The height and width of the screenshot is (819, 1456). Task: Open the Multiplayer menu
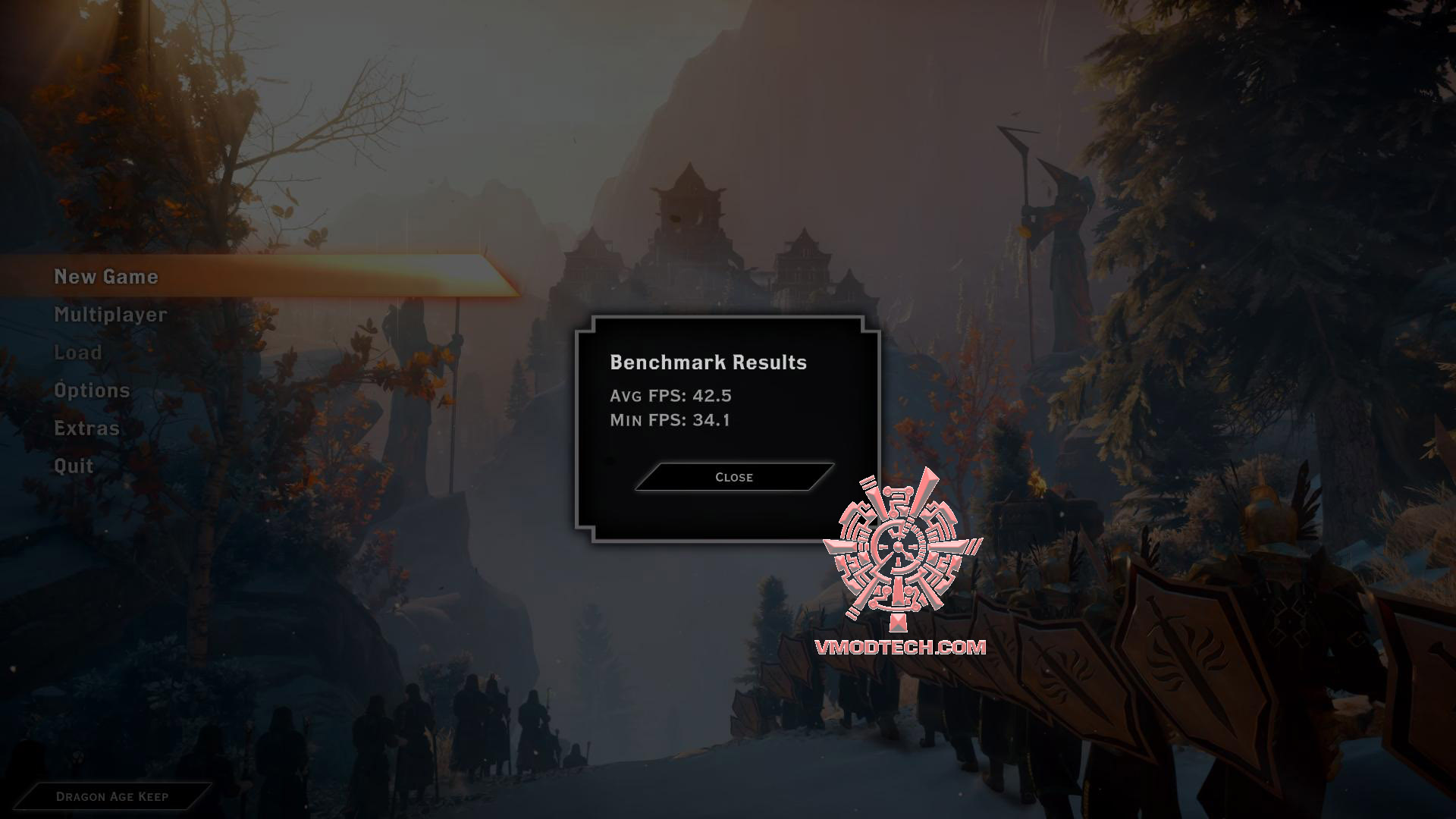pyautogui.click(x=111, y=315)
